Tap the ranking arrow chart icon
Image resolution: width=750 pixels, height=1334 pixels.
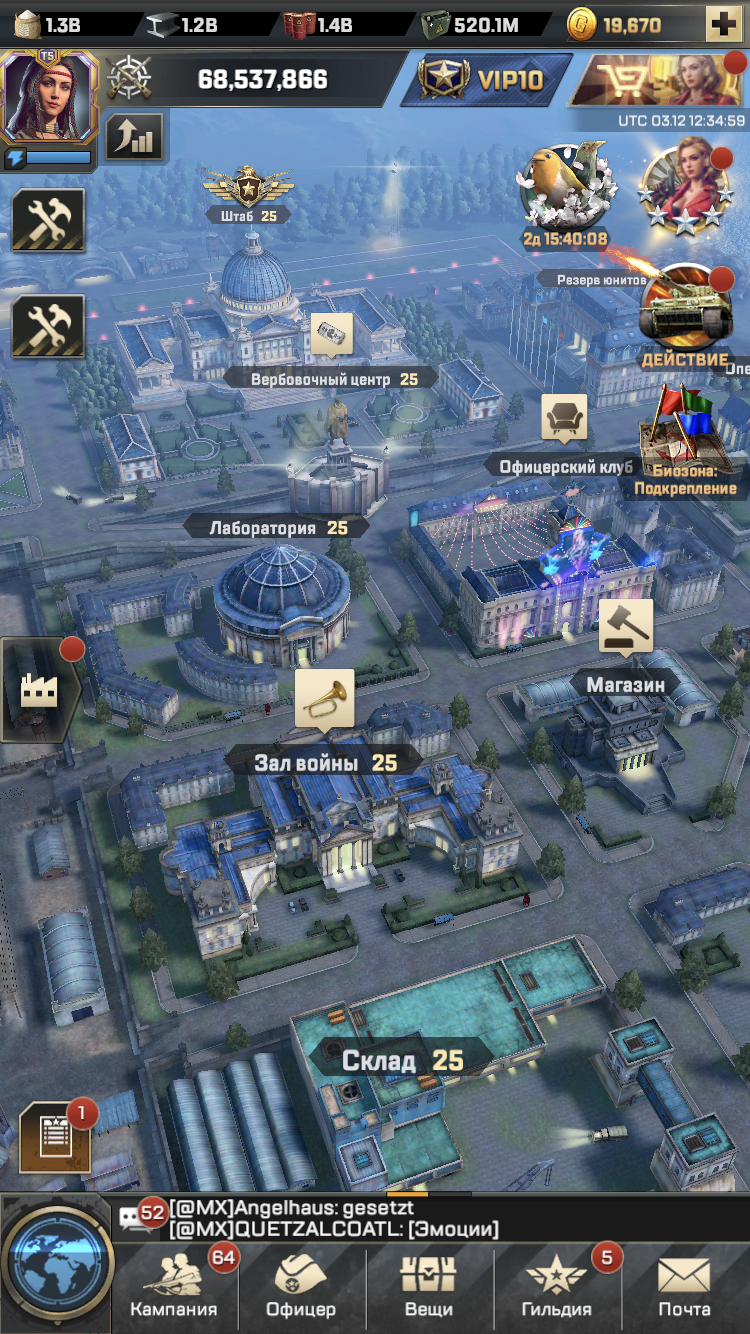pos(134,137)
